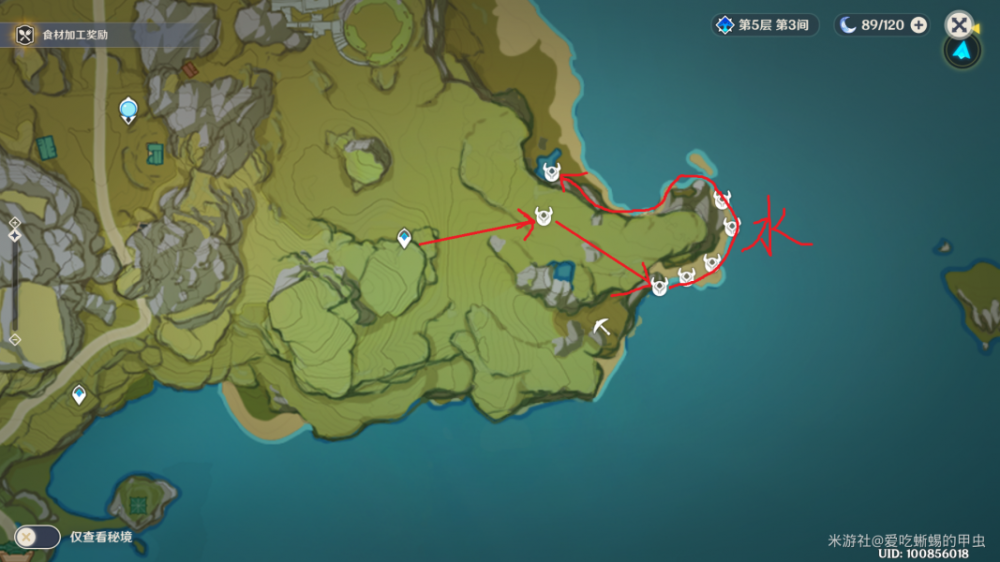
Task: Select the pickaxe ore marker
Action: pyautogui.click(x=601, y=326)
